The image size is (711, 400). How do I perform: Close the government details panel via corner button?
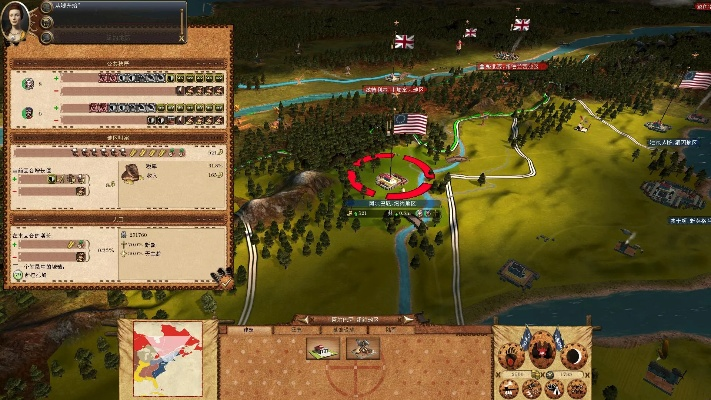click(225, 282)
